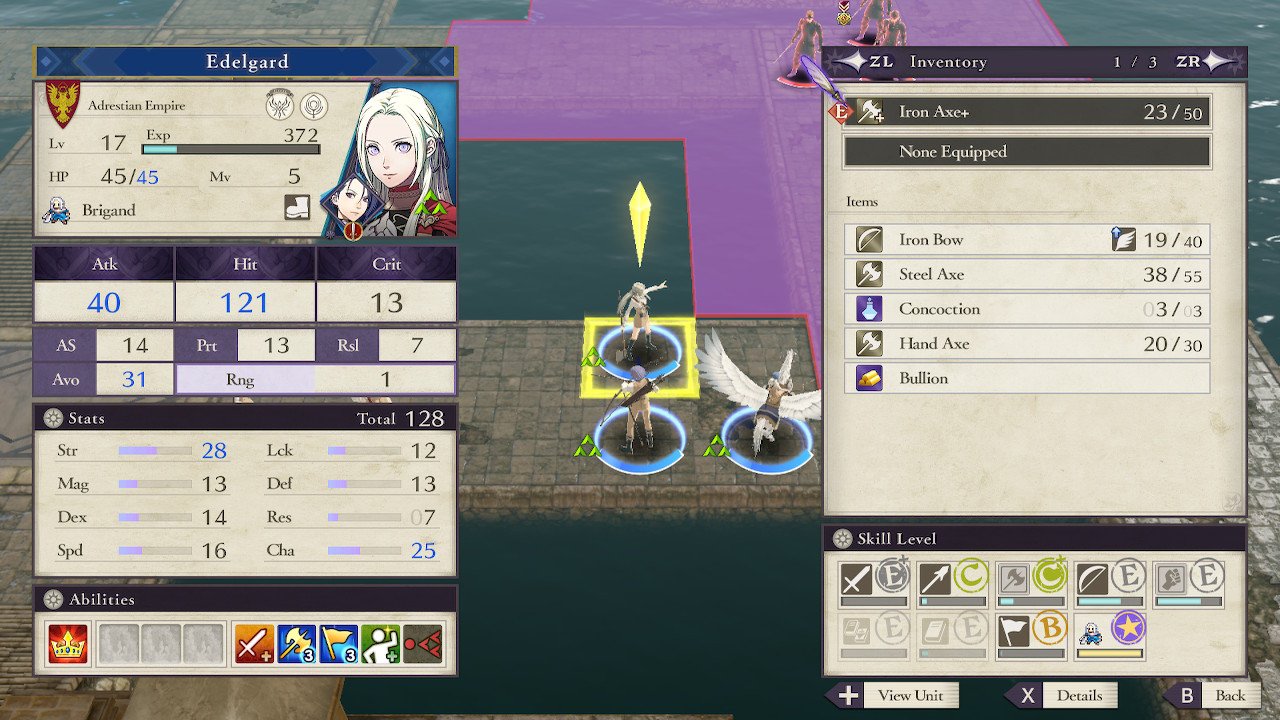1280x720 pixels.
Task: Select the class mastery star icon
Action: [x=1128, y=629]
